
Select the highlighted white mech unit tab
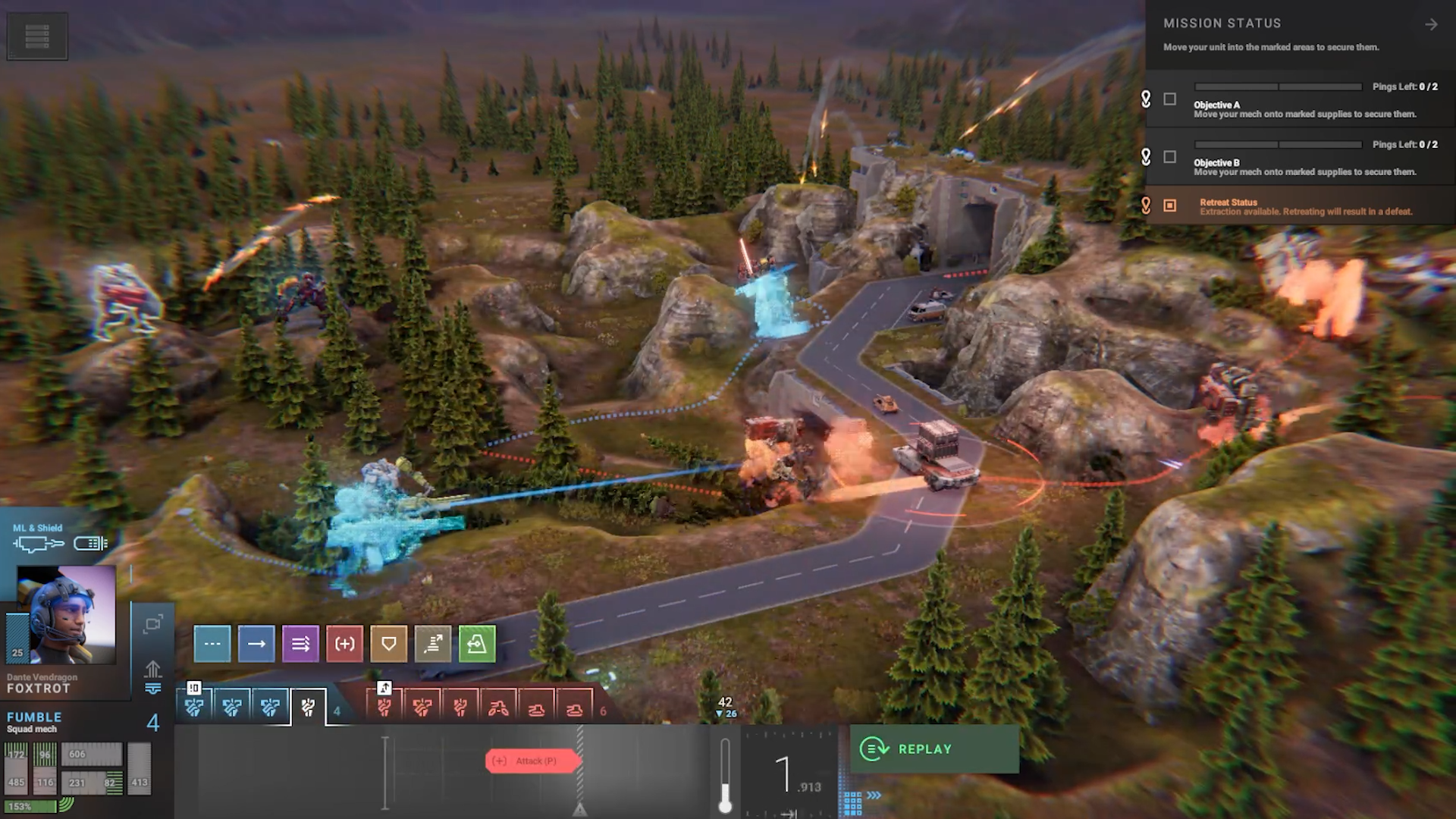[308, 708]
